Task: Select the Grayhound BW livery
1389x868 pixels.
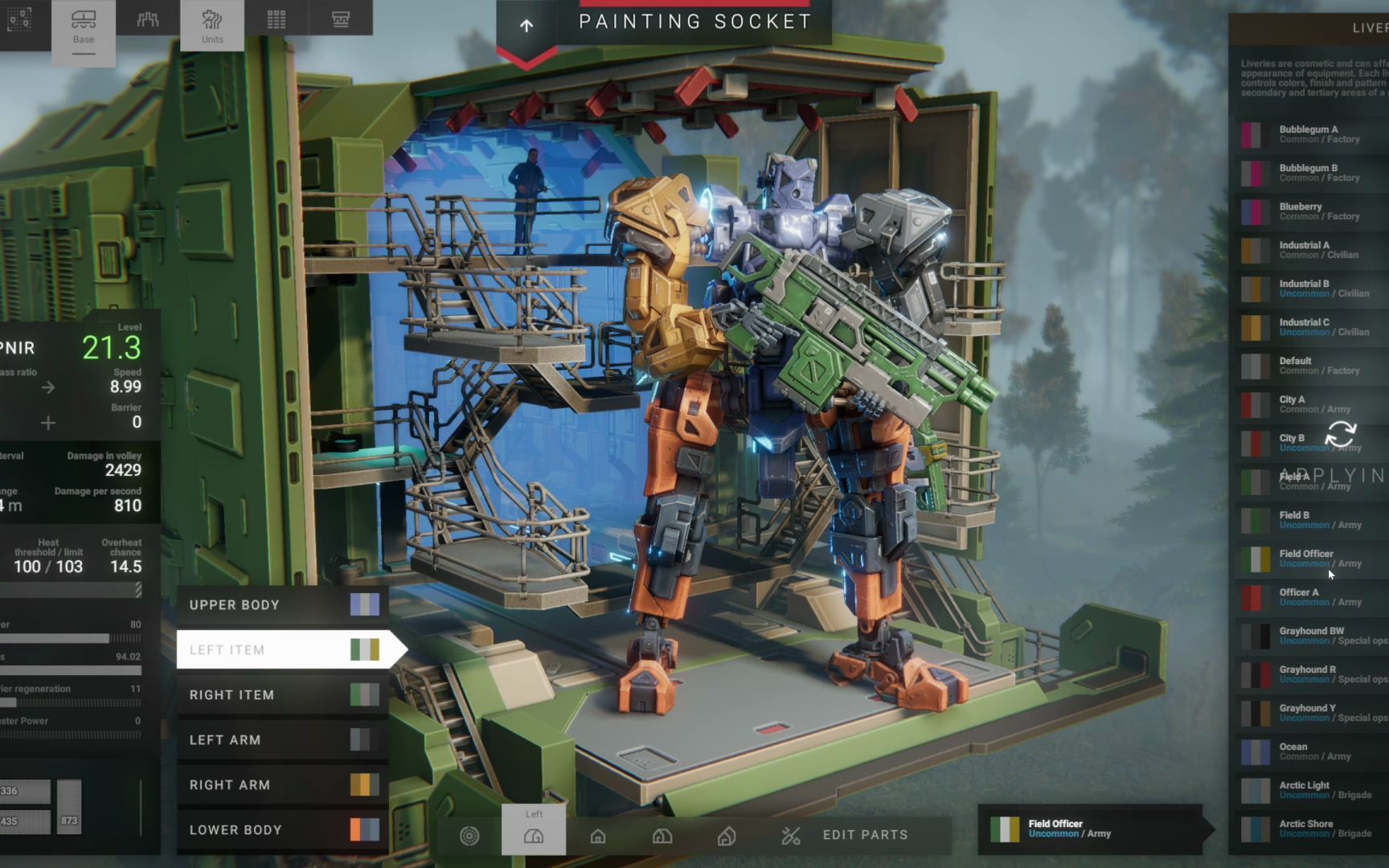Action: pos(1310,636)
